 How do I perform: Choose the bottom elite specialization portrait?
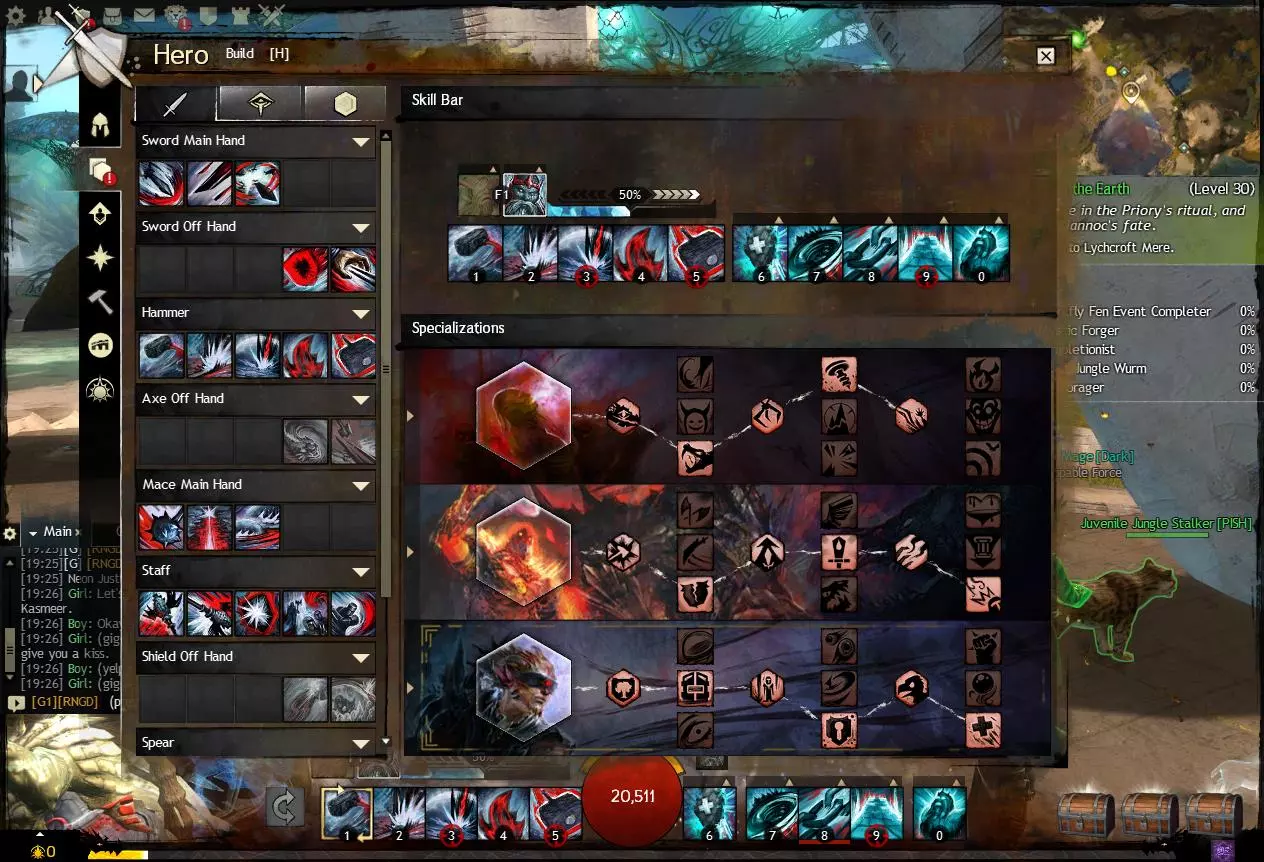coord(523,687)
